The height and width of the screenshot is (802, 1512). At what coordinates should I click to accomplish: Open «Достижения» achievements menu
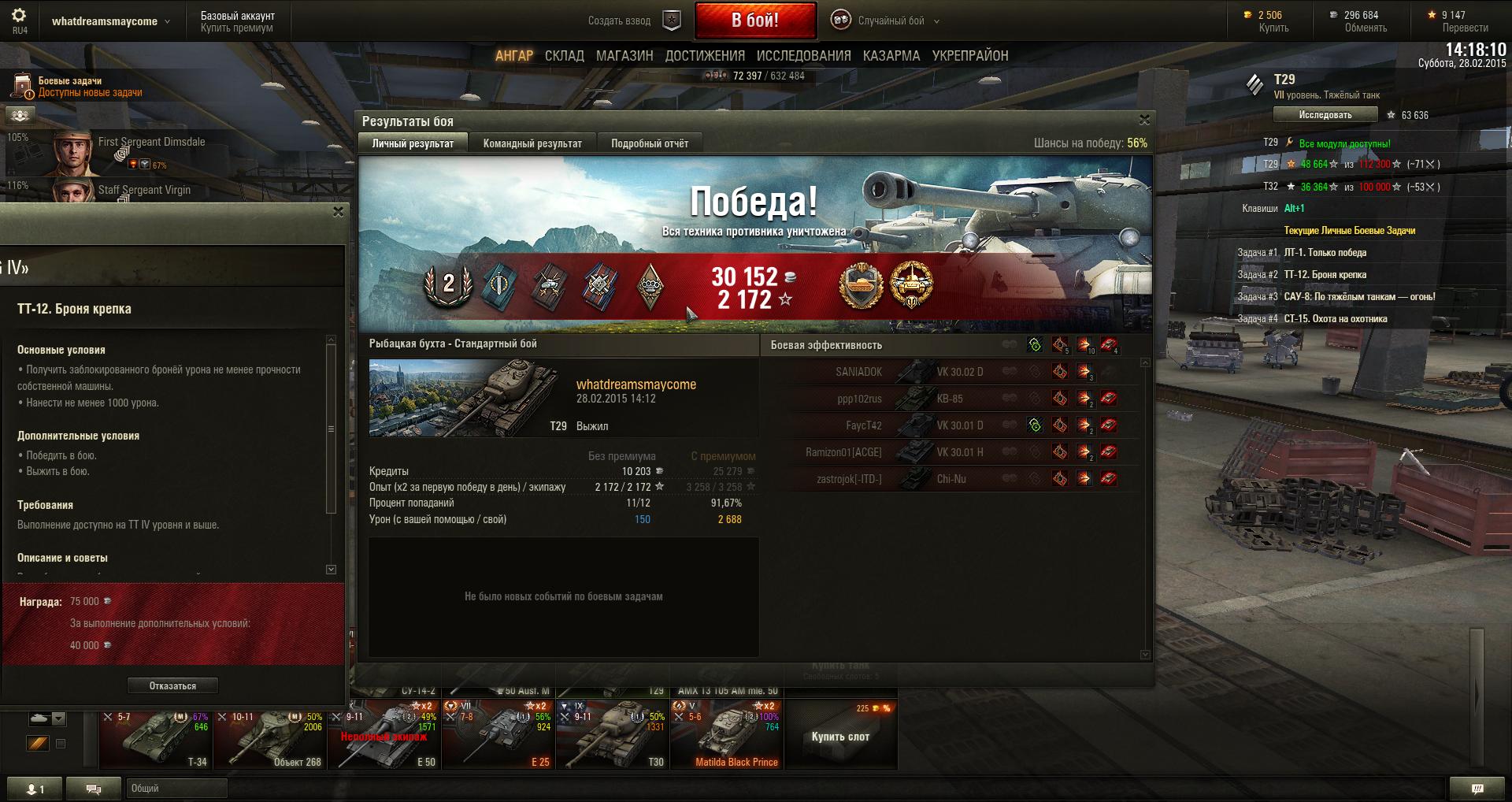click(704, 56)
